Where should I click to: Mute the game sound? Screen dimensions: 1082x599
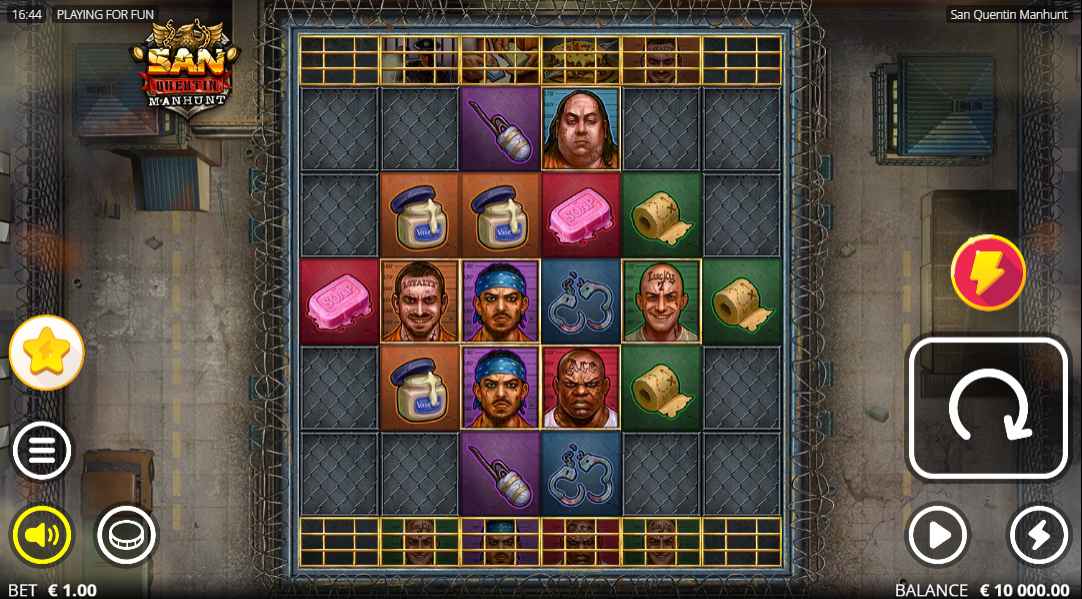click(x=42, y=536)
